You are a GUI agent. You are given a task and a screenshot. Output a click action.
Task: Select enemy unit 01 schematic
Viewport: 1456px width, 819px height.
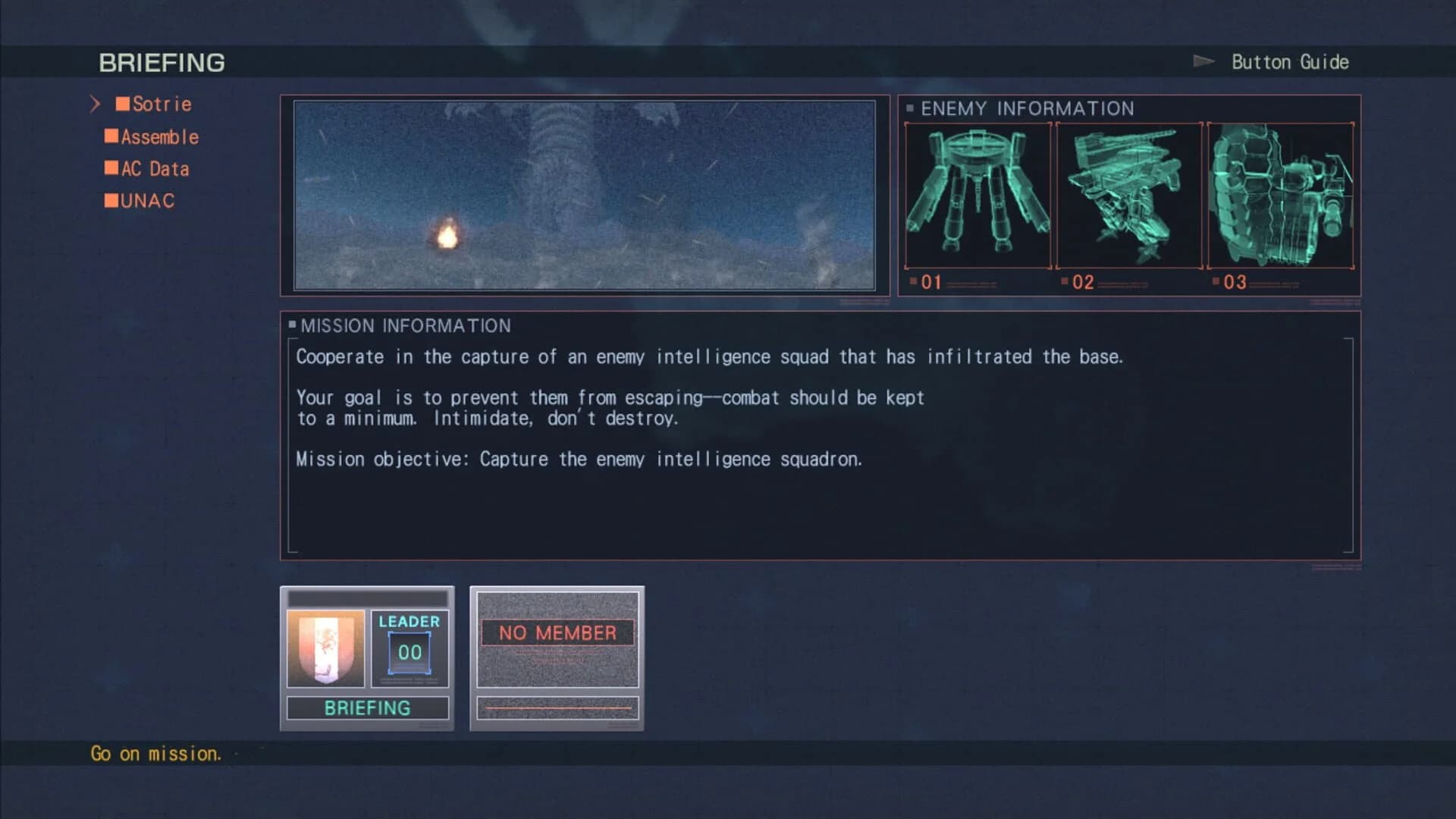(x=978, y=196)
